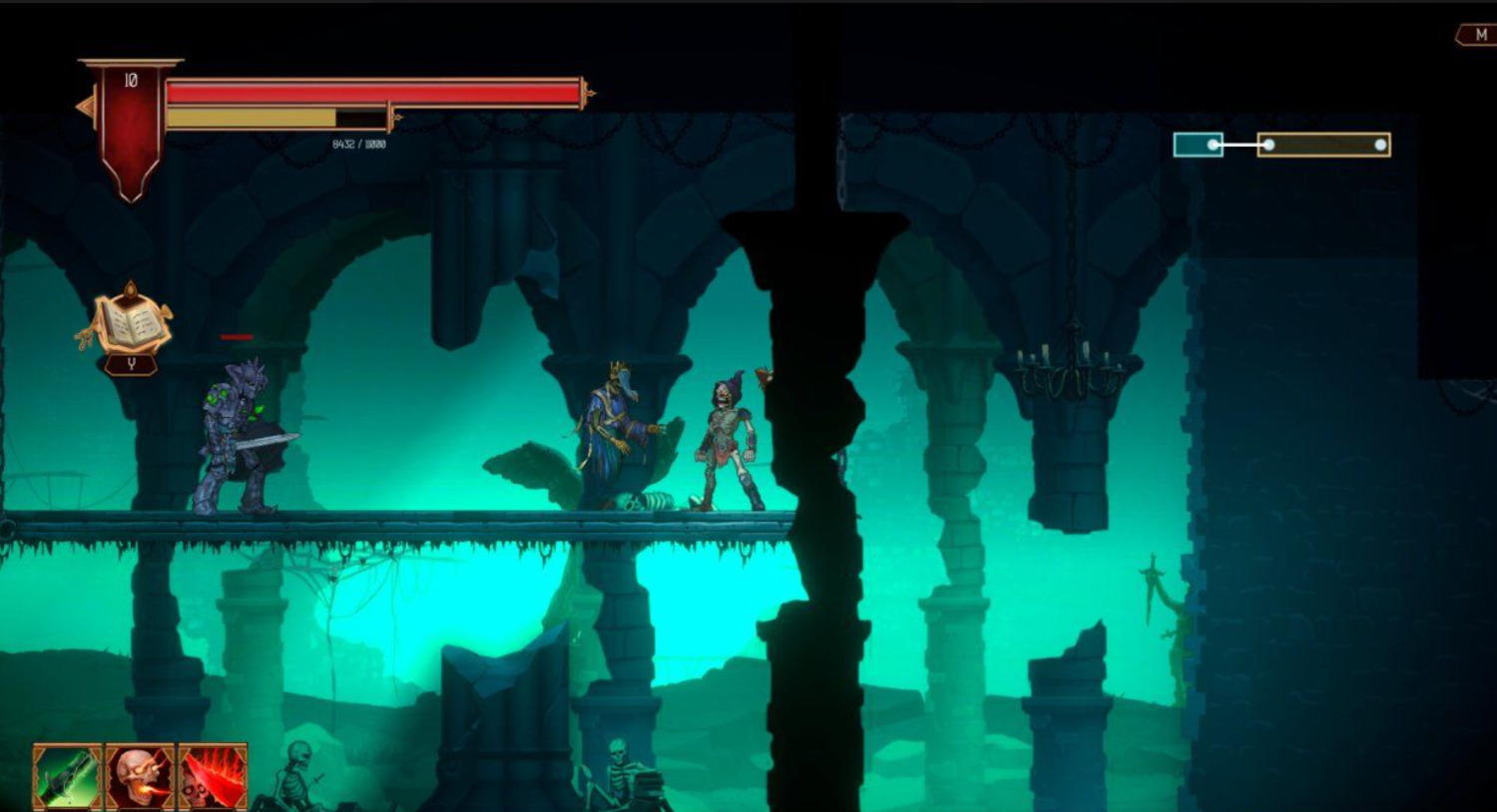
Task: Select the gold-outlined room on the minimap
Action: click(x=1323, y=145)
